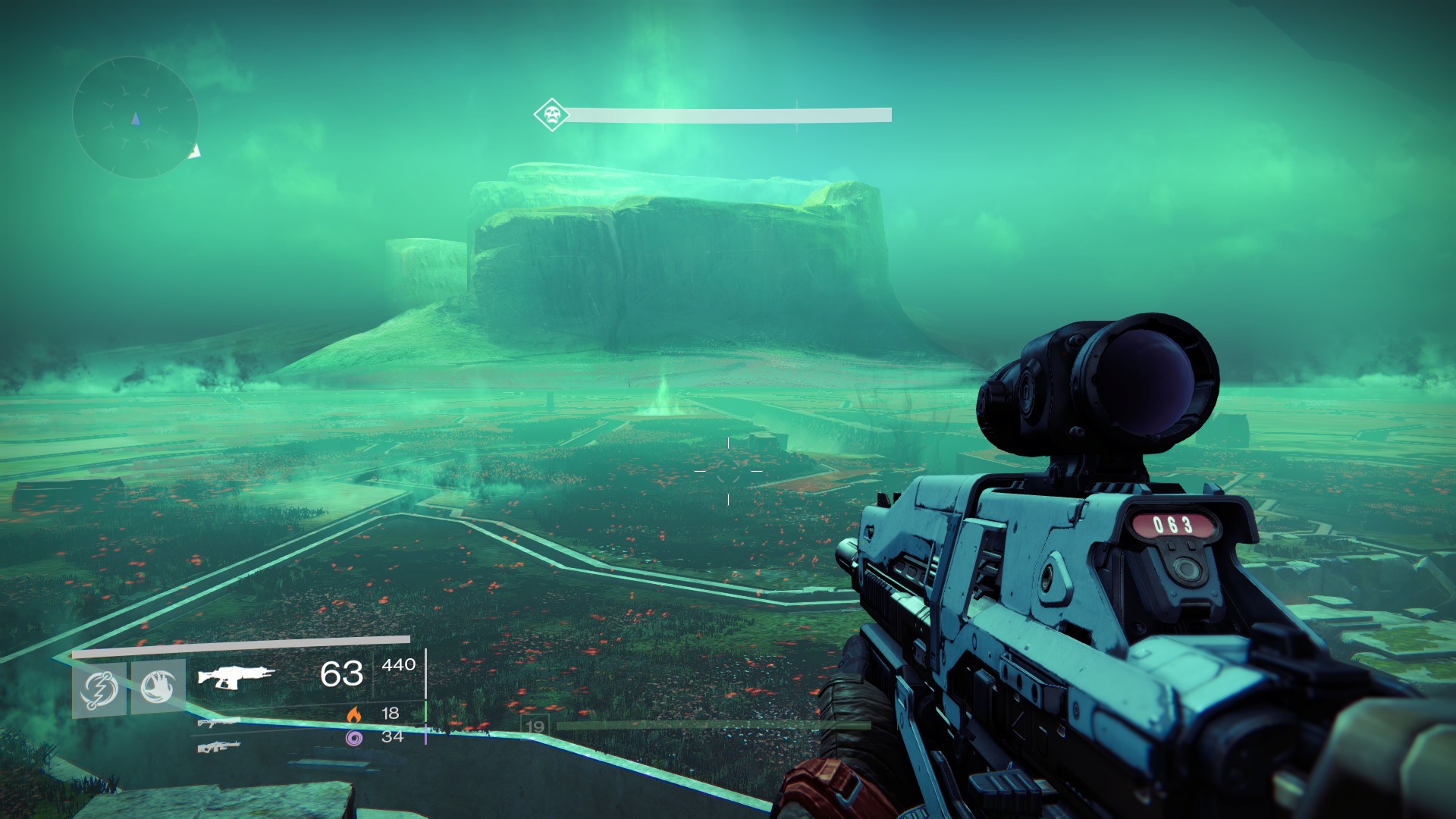Screen dimensions: 1456x819
Task: Select the equipped primary rifle icon
Action: click(236, 675)
